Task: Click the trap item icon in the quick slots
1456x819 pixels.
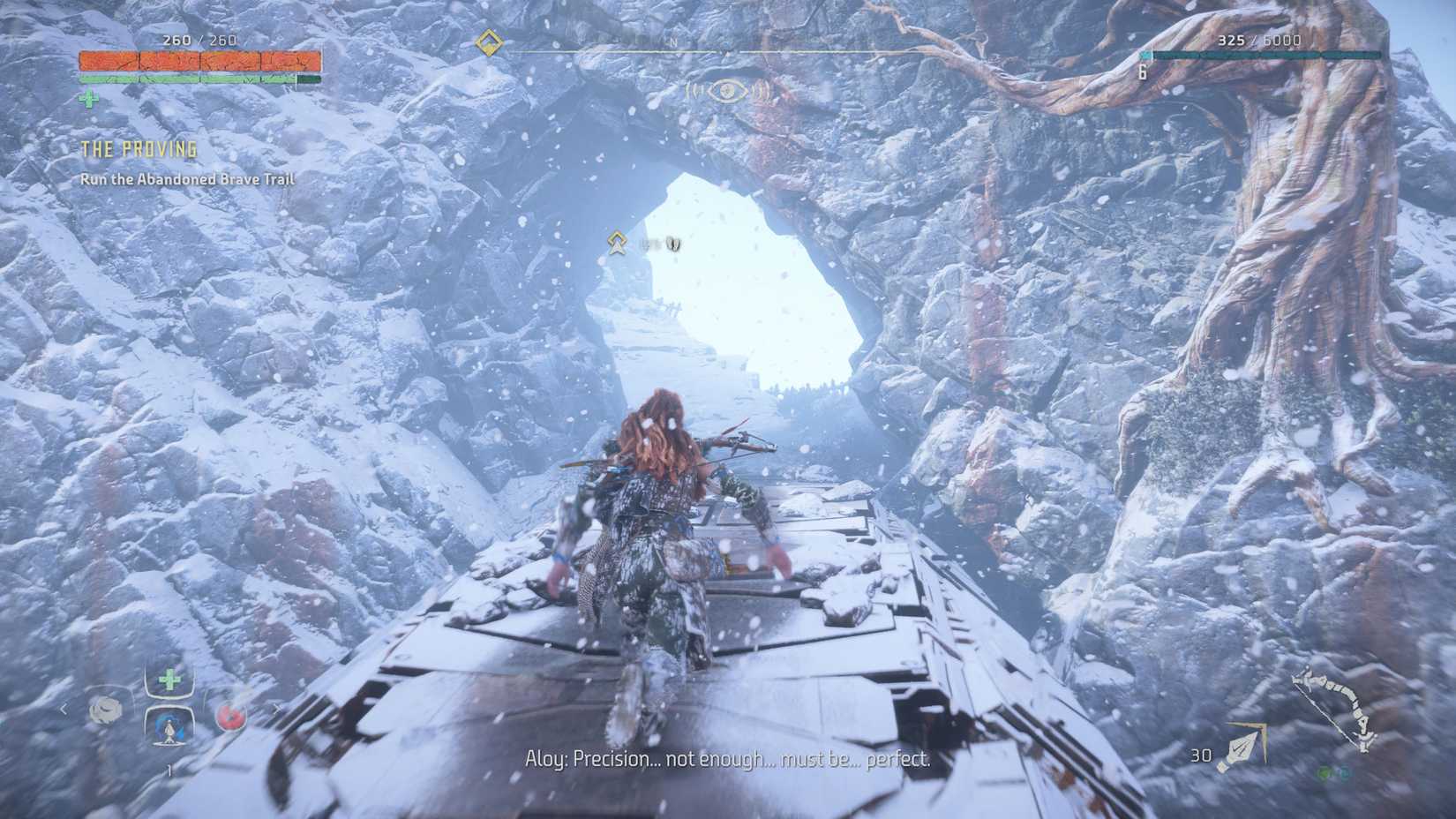Action: click(x=106, y=710)
